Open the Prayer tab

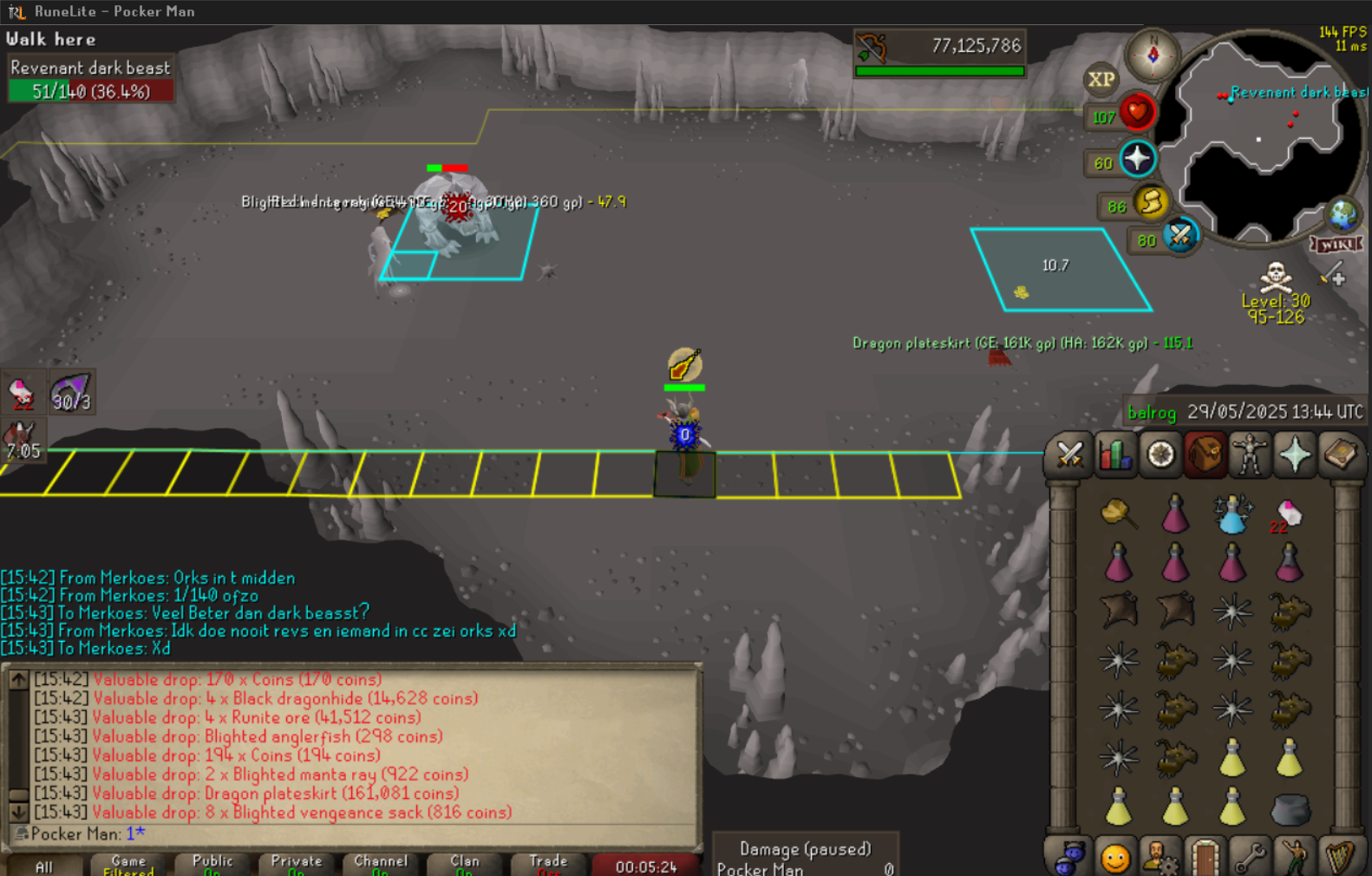1295,454
